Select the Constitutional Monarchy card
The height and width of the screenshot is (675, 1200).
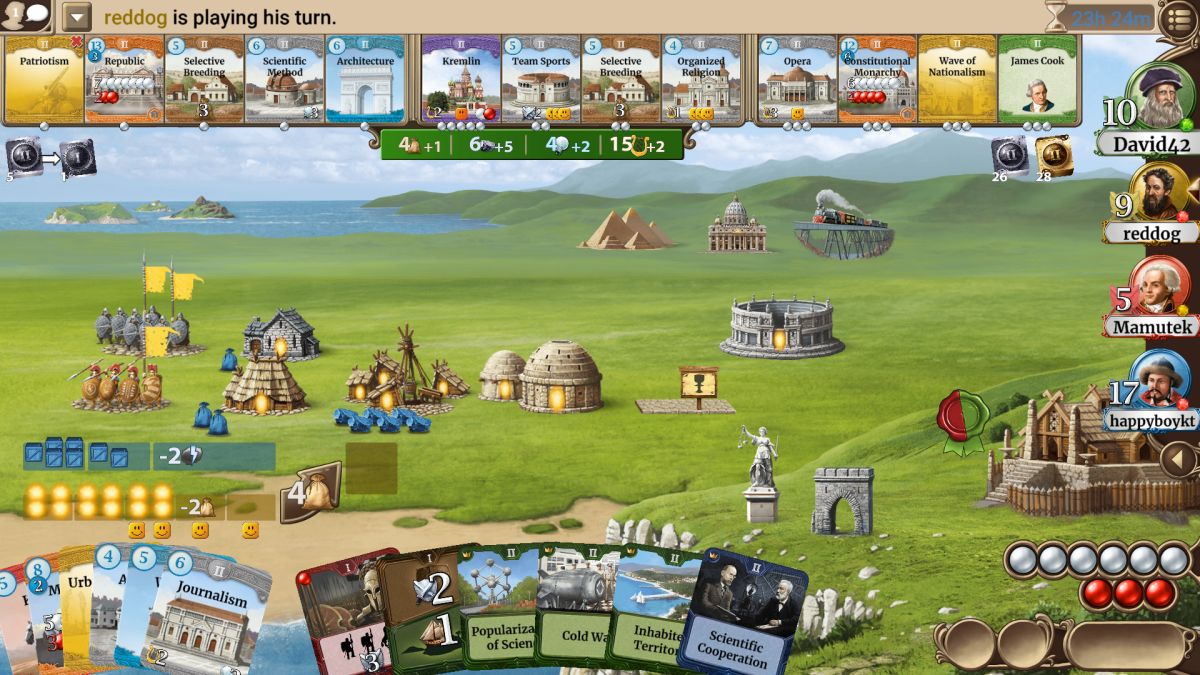[877, 80]
